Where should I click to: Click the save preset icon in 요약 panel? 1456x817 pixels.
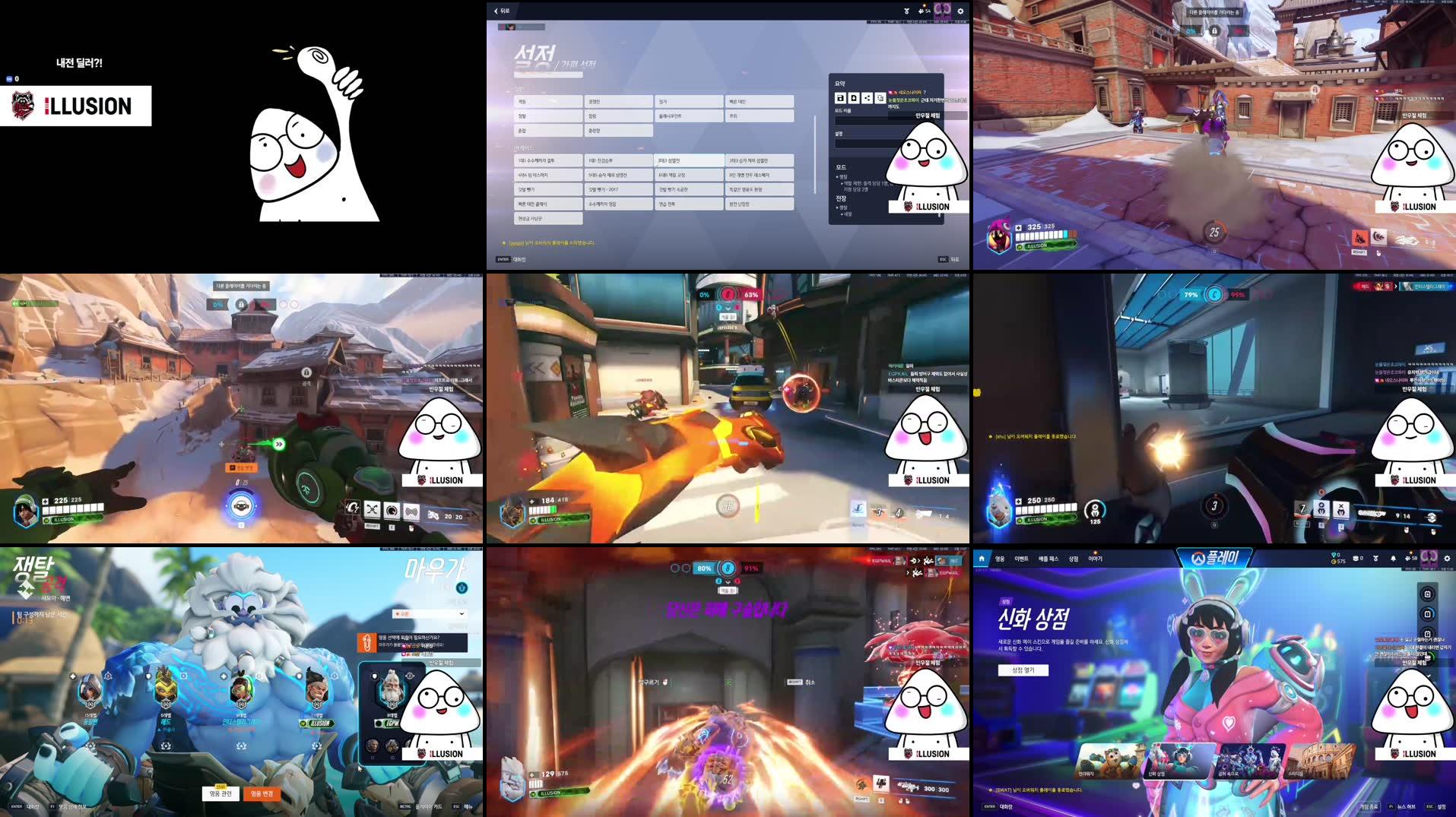[x=840, y=98]
